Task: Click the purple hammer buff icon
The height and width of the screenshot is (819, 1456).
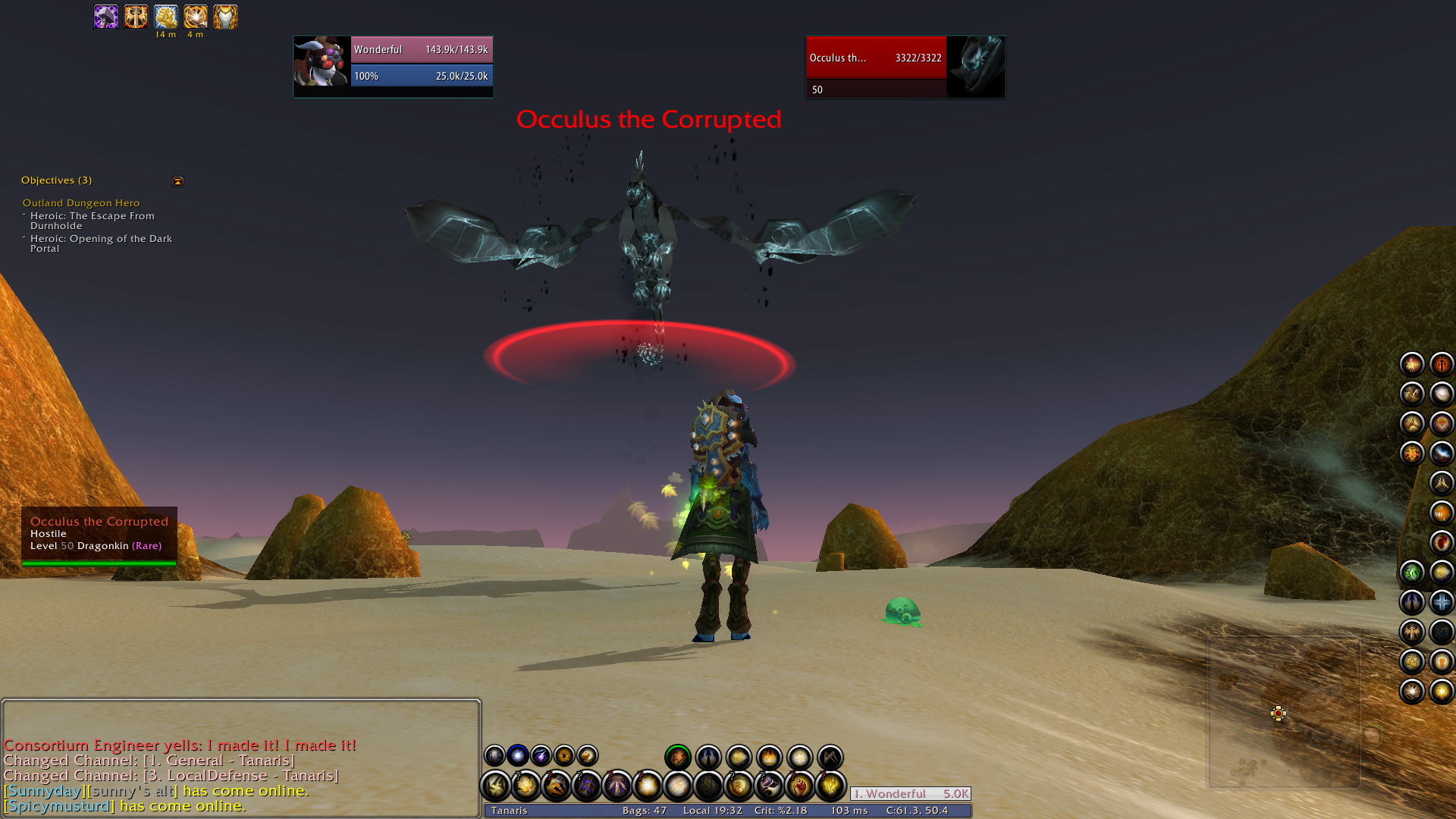Action: pos(106,17)
